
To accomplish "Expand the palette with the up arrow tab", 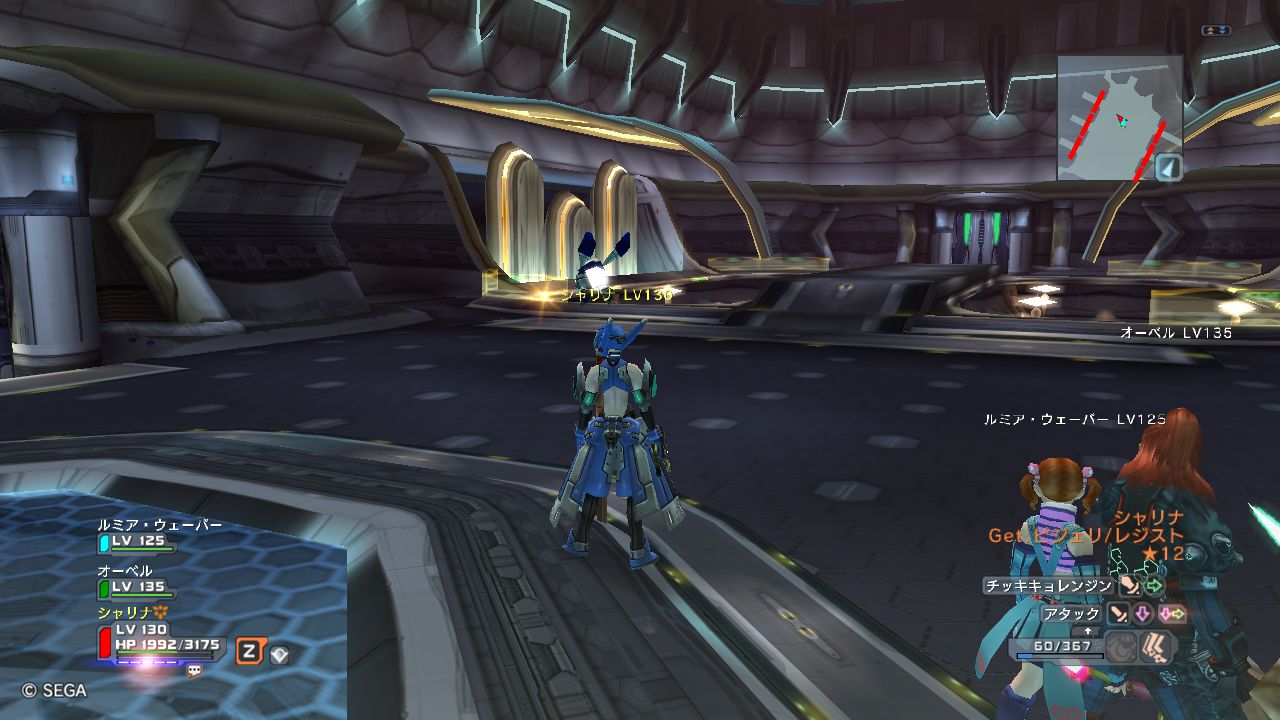I will click(1089, 632).
